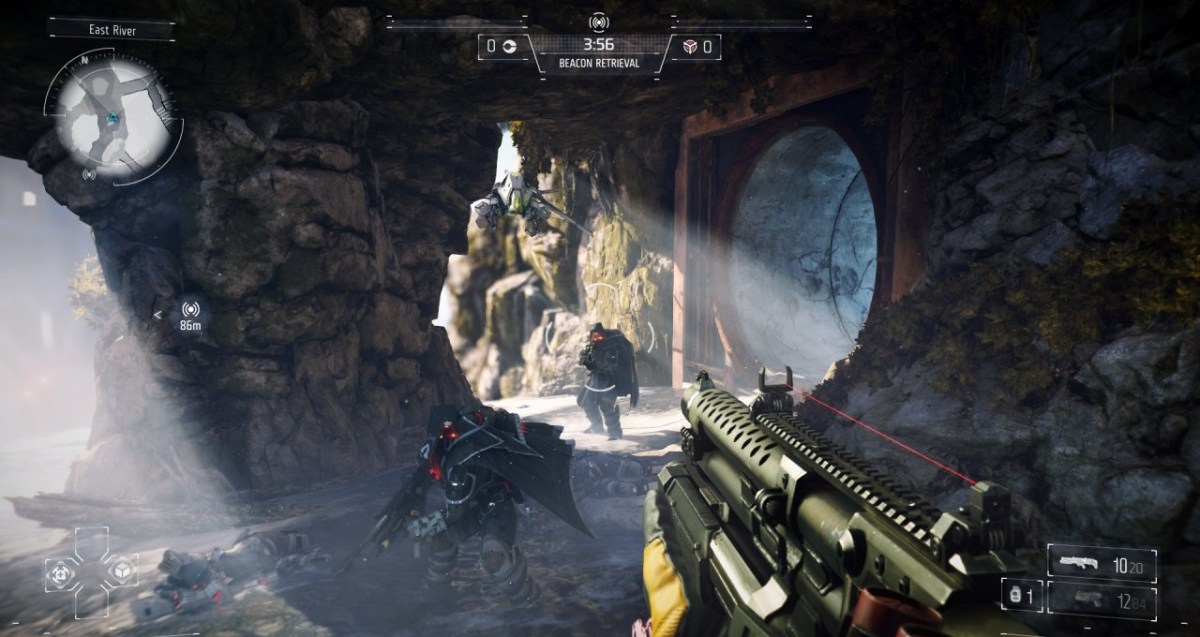The width and height of the screenshot is (1200, 637).
Task: Click the beacon signal icon above timer
Action: coord(599,21)
